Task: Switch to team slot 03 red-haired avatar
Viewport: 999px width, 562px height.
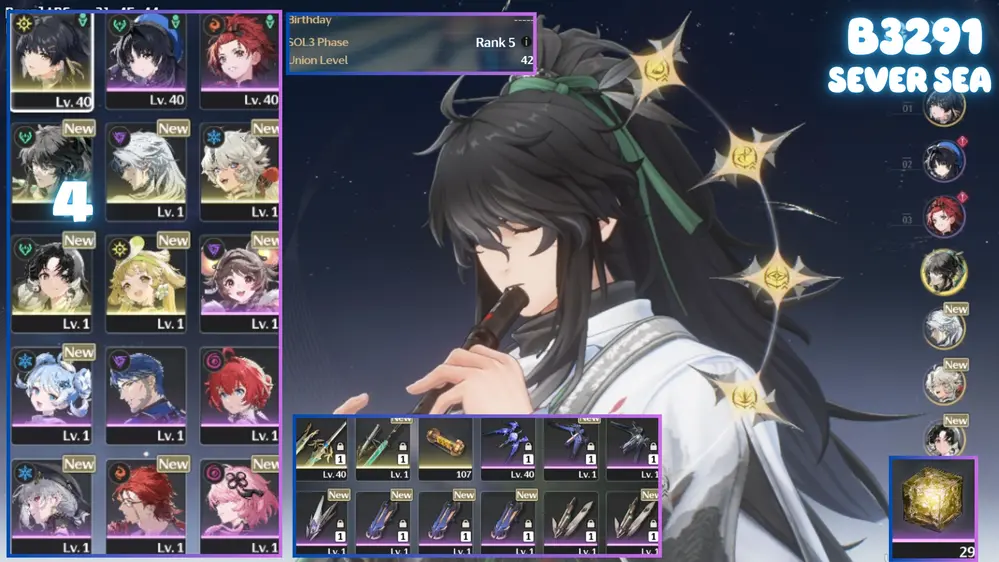Action: 943,218
